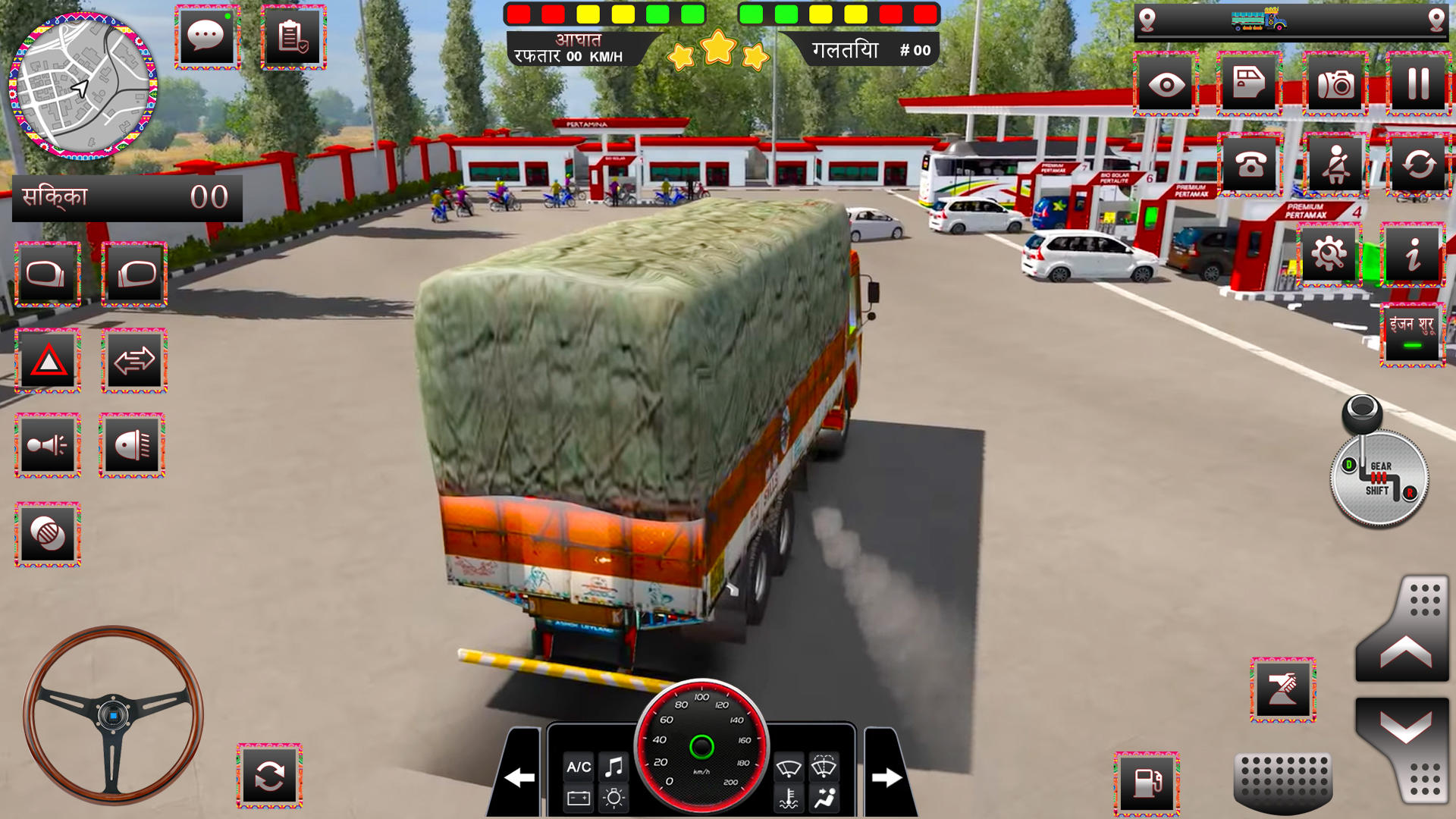Open the mission task list
The width and height of the screenshot is (1456, 819).
coord(294,36)
